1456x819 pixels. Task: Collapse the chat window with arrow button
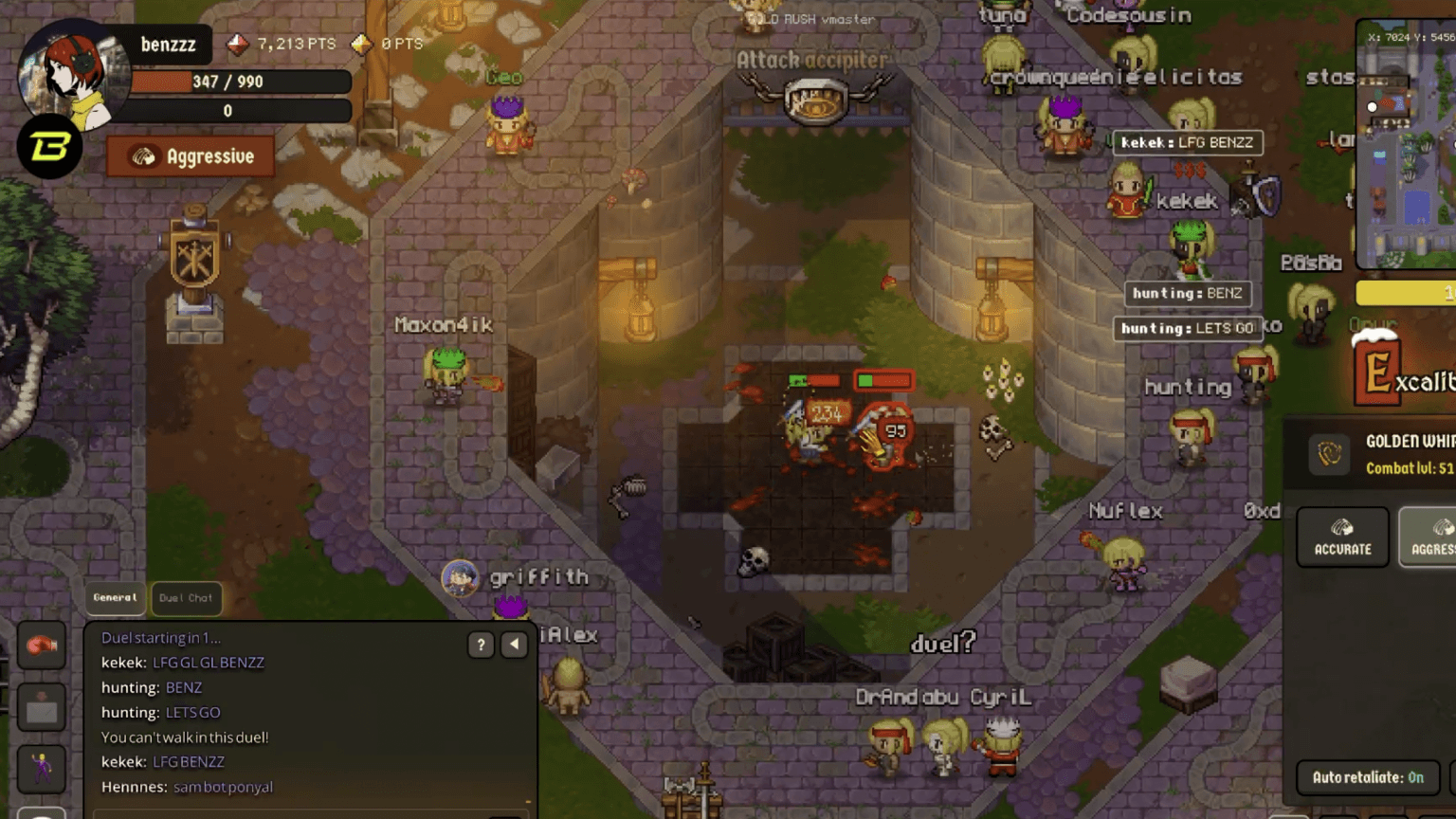(513, 645)
